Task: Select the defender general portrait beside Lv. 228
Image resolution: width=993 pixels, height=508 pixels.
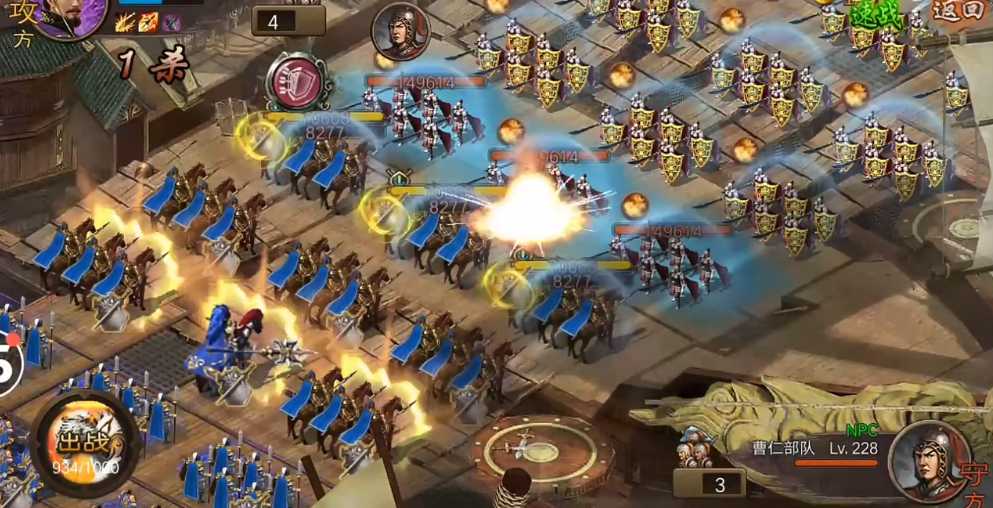Action: 928,460
